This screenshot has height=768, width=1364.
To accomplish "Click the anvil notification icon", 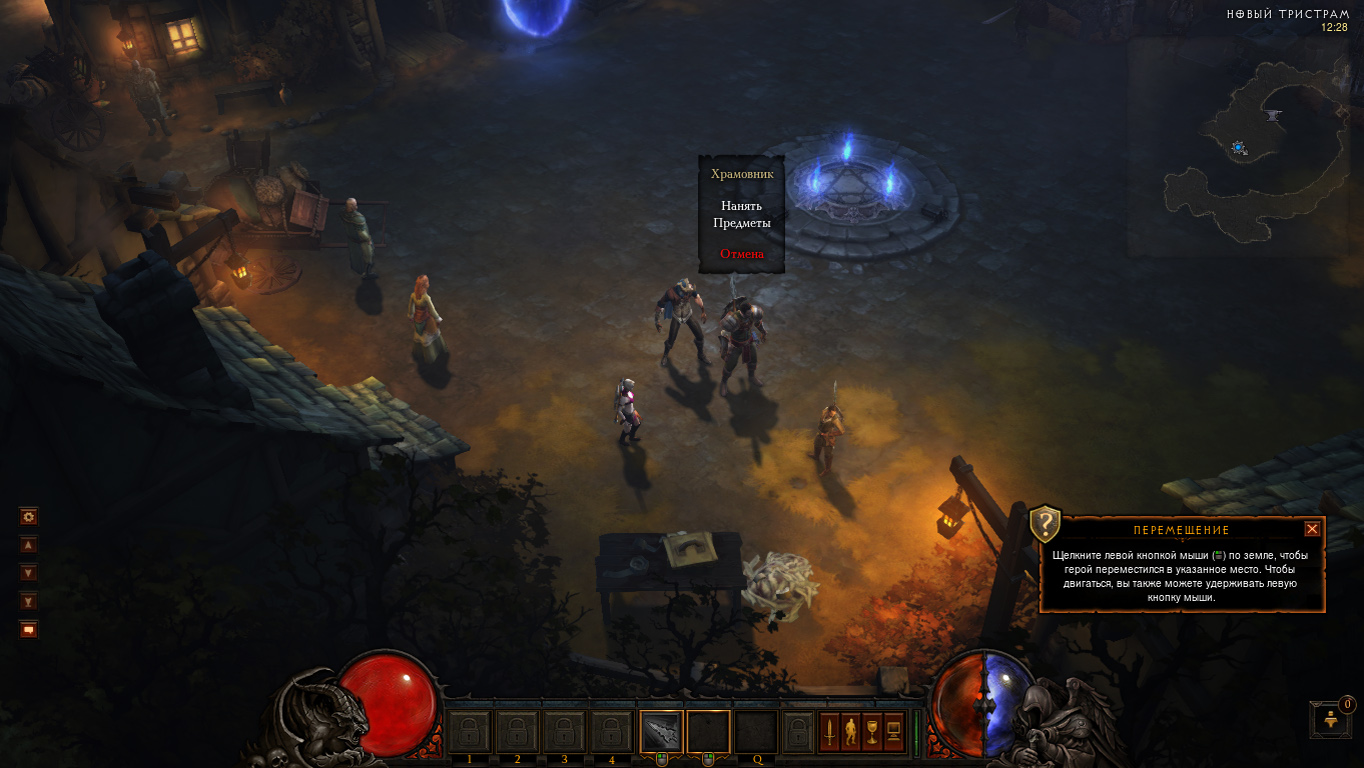I will click(1331, 719).
